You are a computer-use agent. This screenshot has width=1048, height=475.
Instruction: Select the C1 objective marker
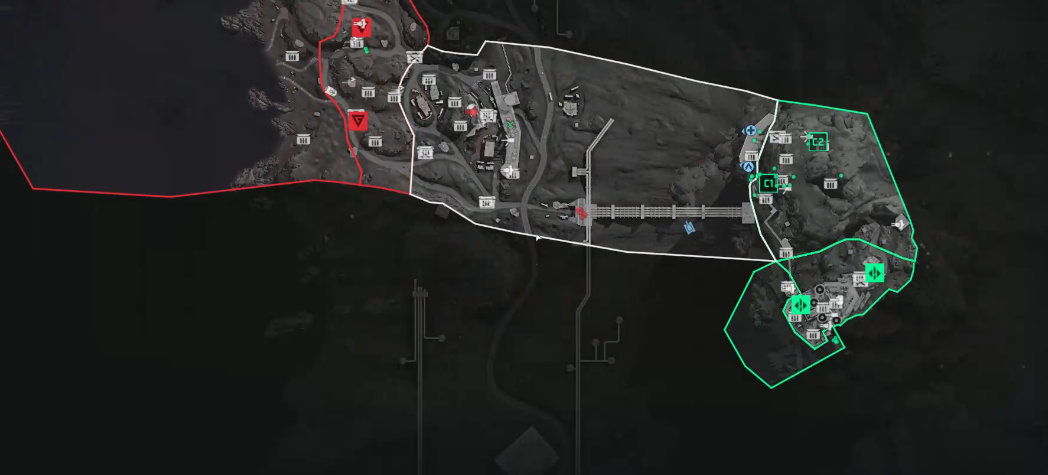pos(768,183)
